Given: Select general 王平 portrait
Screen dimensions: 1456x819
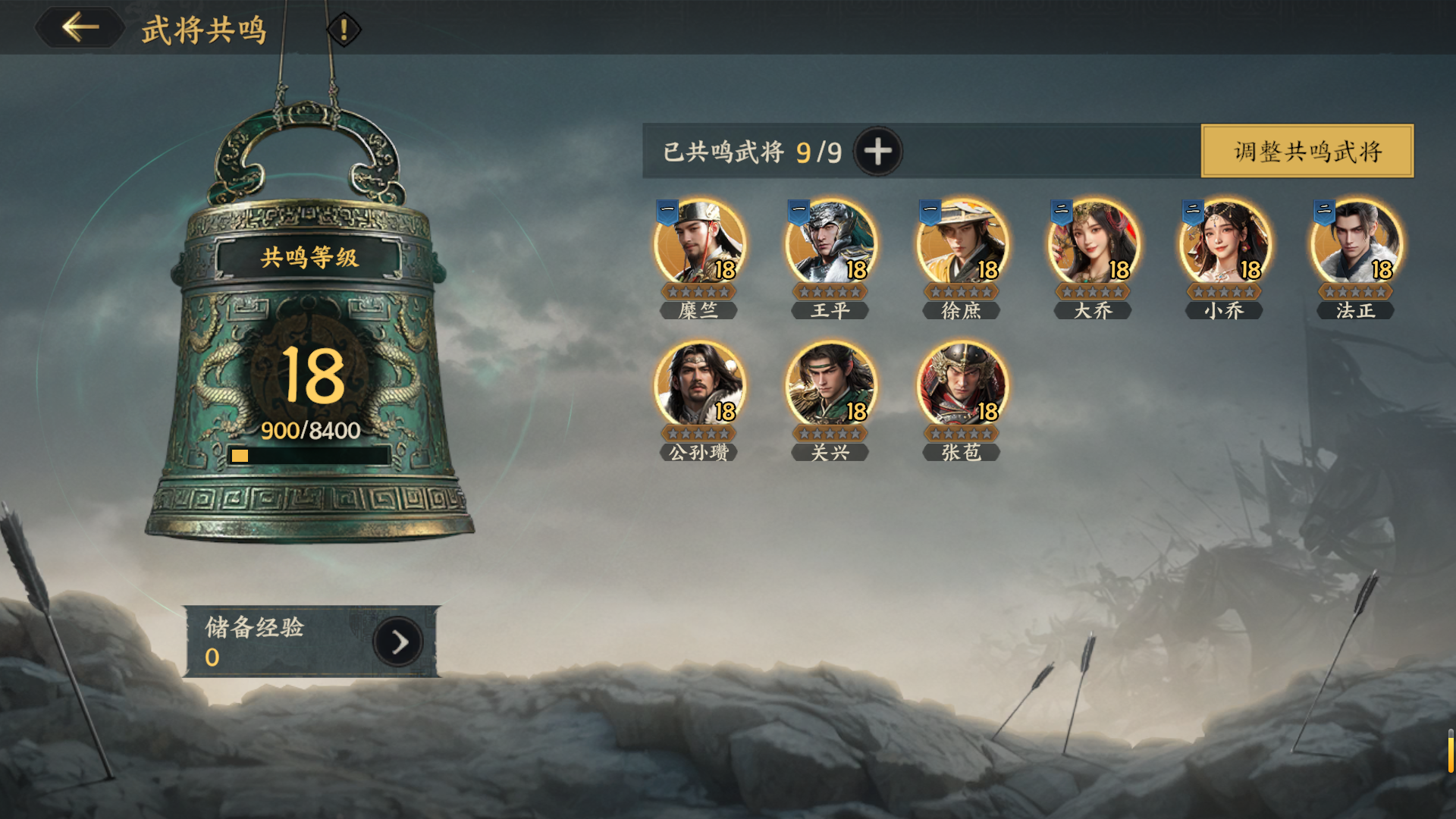Looking at the screenshot, I should 830,244.
